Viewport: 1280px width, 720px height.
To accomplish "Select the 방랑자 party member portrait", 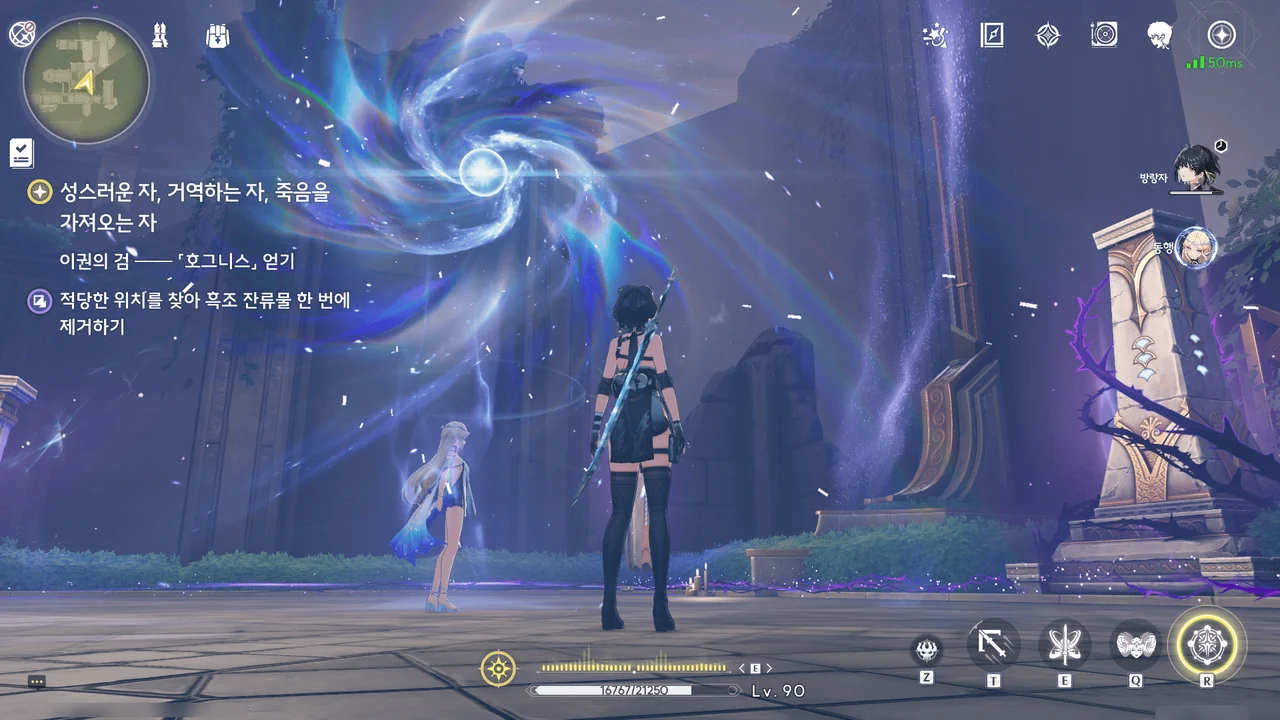I will pos(1196,166).
